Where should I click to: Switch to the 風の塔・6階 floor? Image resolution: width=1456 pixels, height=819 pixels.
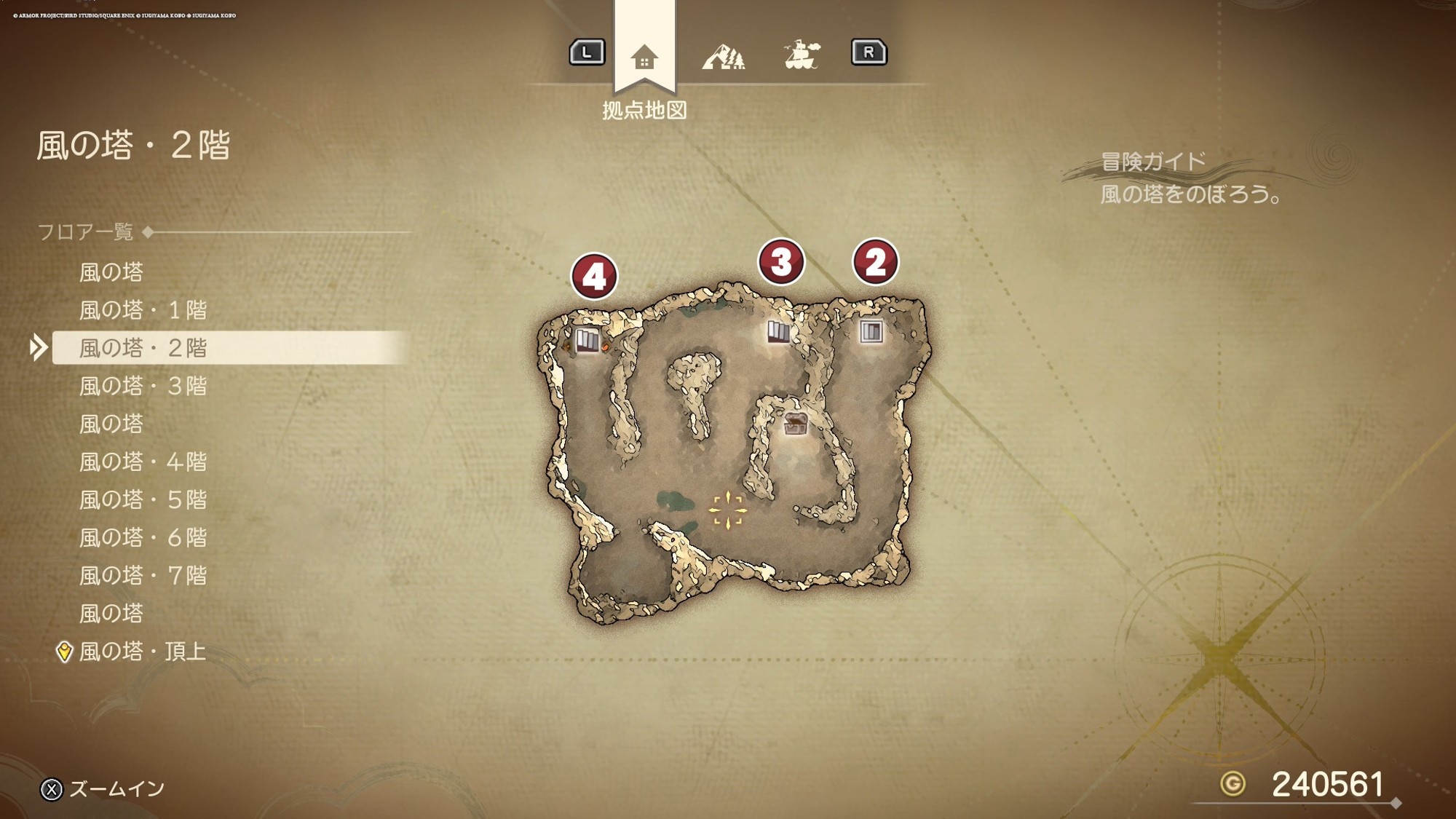143,537
